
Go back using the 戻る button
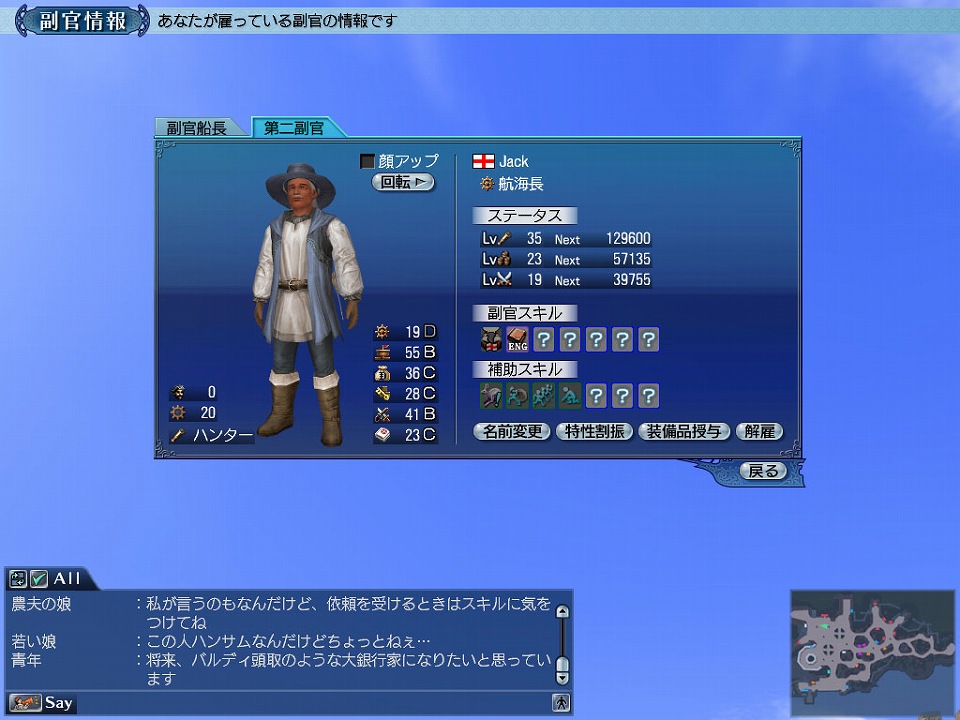click(x=763, y=470)
